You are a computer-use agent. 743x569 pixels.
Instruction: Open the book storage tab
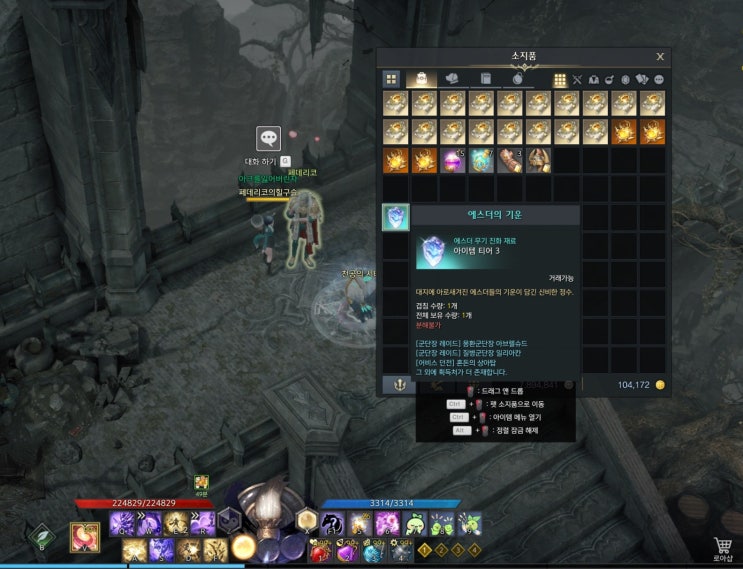[x=485, y=79]
